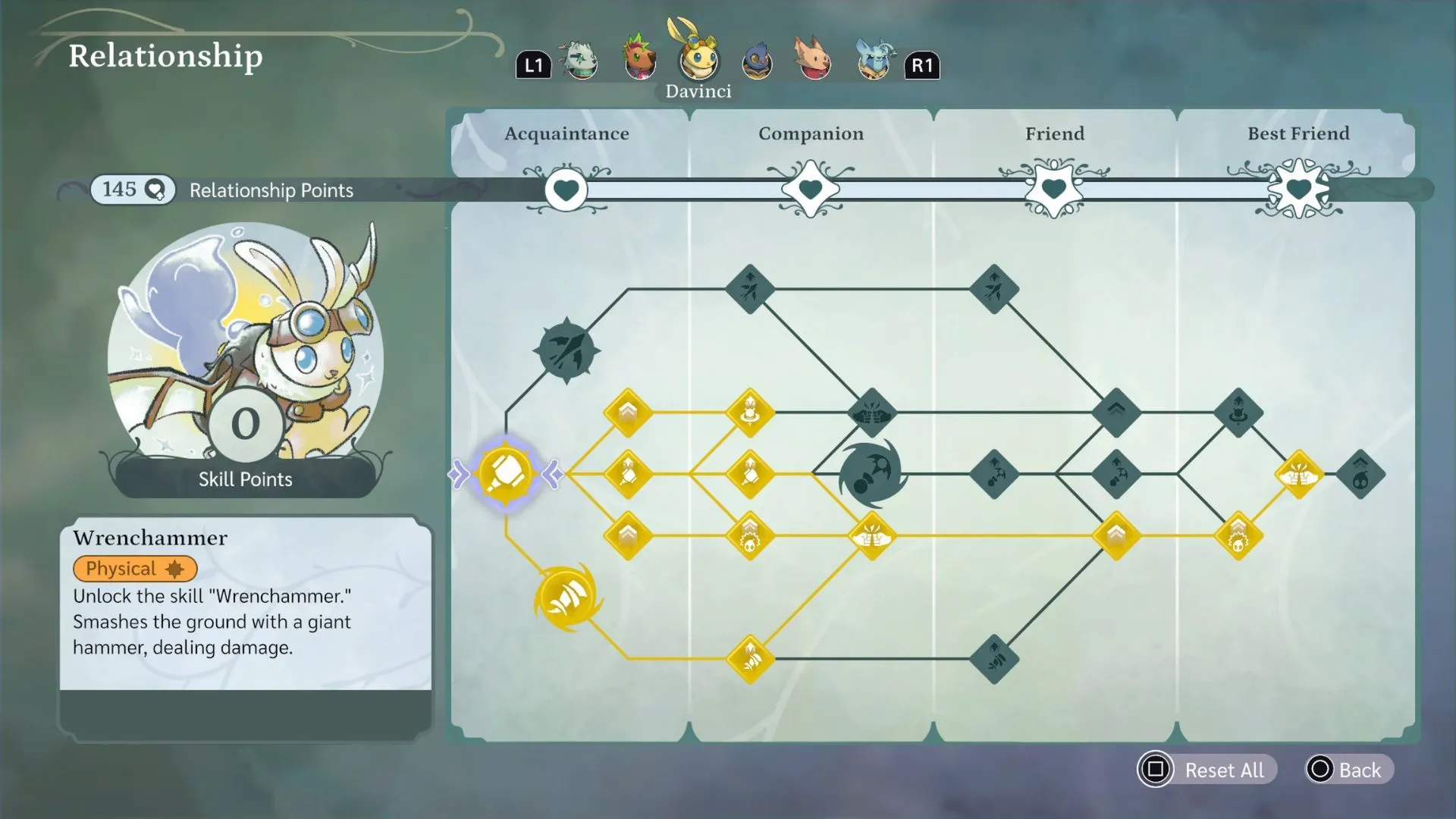This screenshot has height=819, width=1456.
Task: Switch to the Best Friend tier header
Action: tap(1298, 133)
